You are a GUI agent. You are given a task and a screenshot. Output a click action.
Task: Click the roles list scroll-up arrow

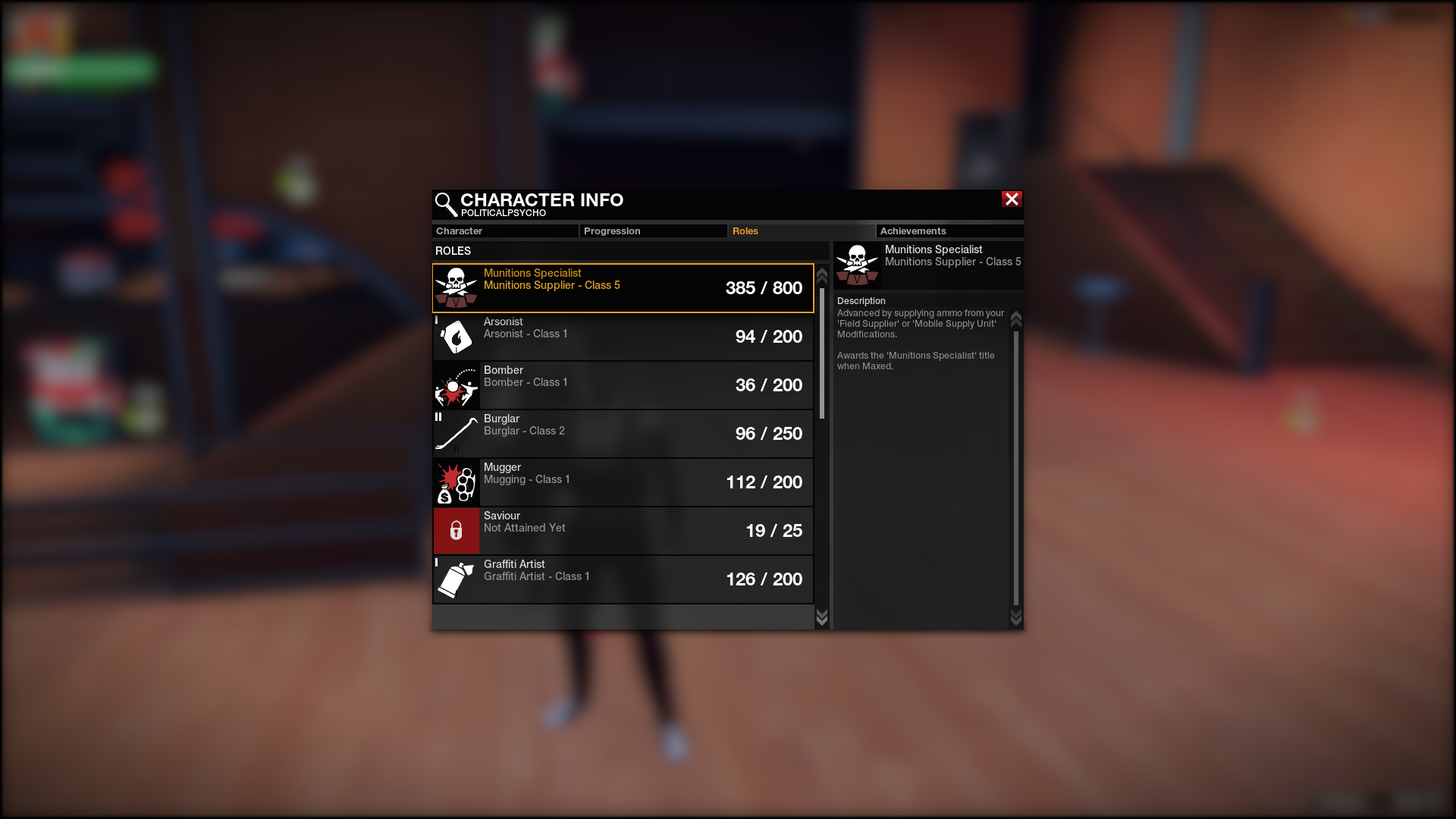[x=822, y=276]
